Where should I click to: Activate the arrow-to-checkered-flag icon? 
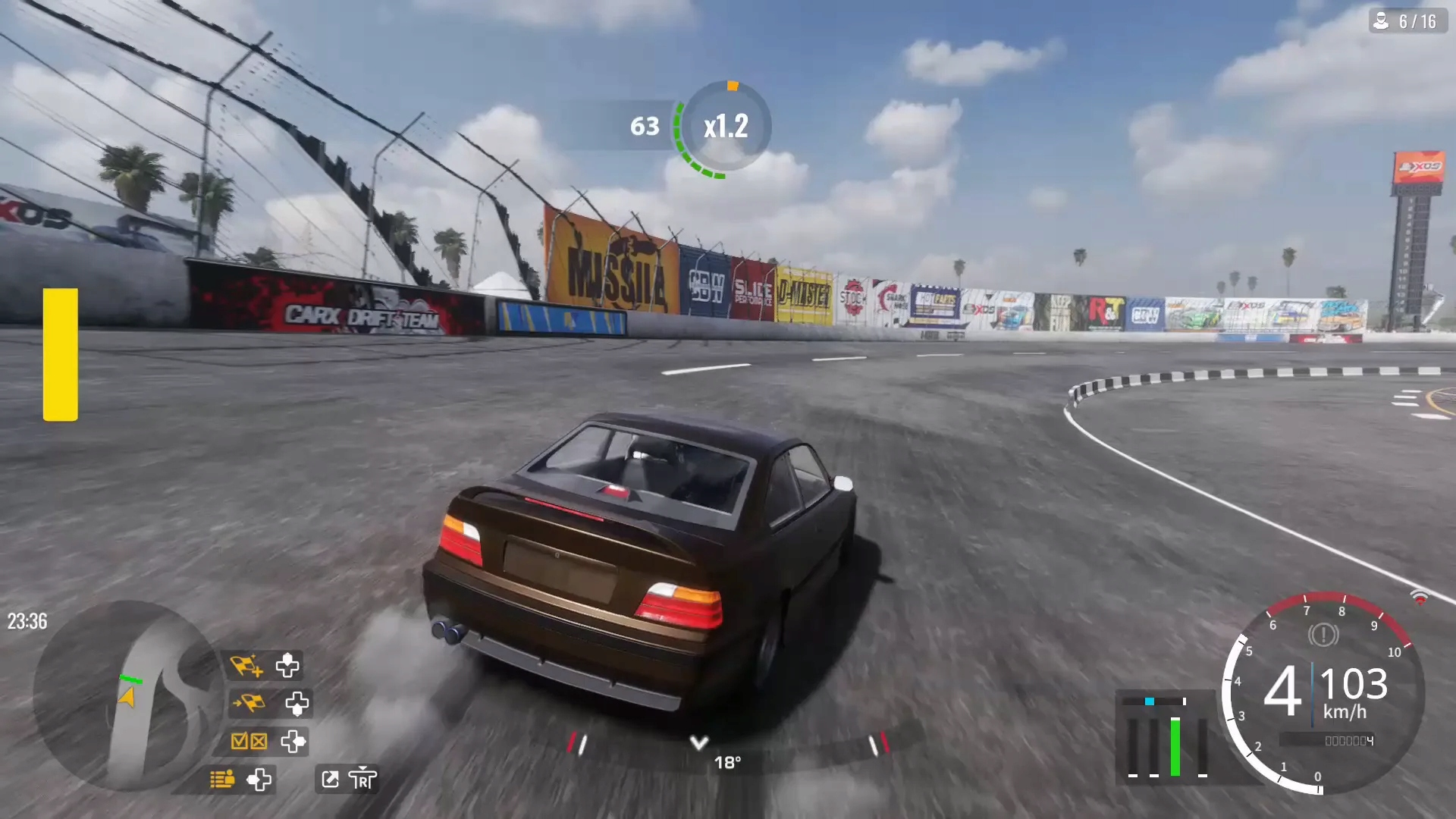[x=249, y=704]
